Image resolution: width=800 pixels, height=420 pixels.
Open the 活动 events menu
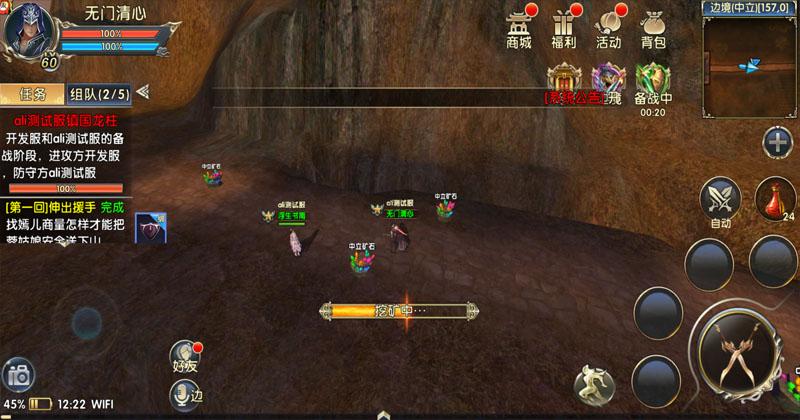(608, 29)
